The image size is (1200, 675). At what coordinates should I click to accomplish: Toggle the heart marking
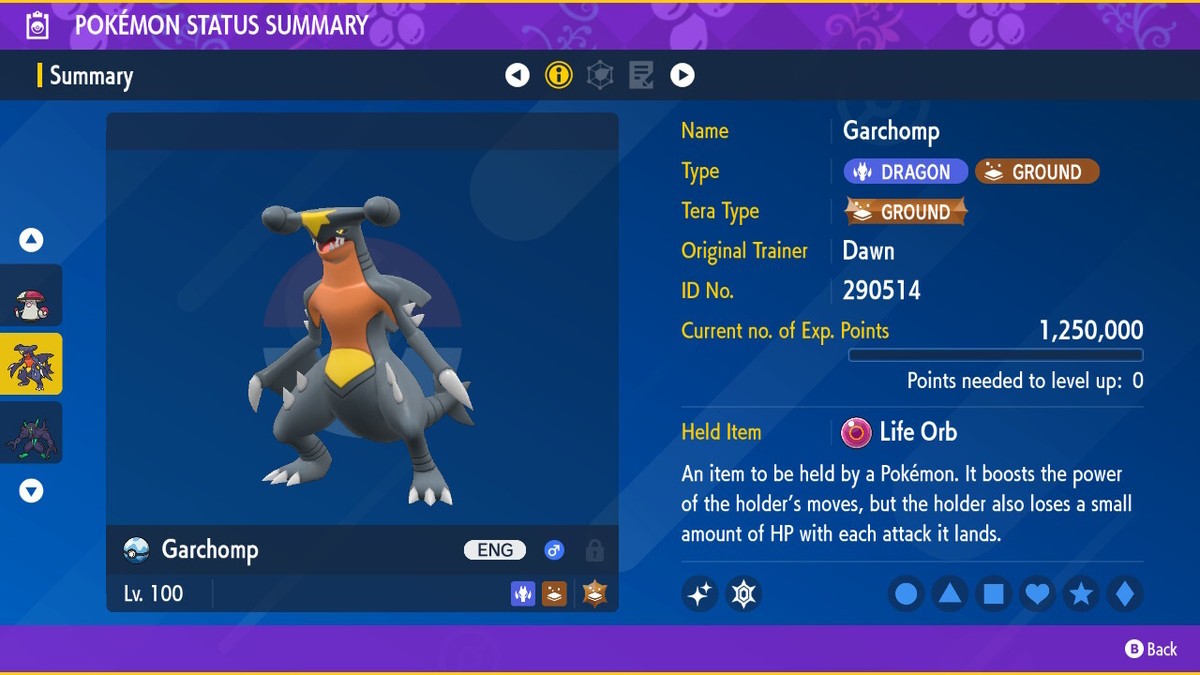coord(1038,595)
